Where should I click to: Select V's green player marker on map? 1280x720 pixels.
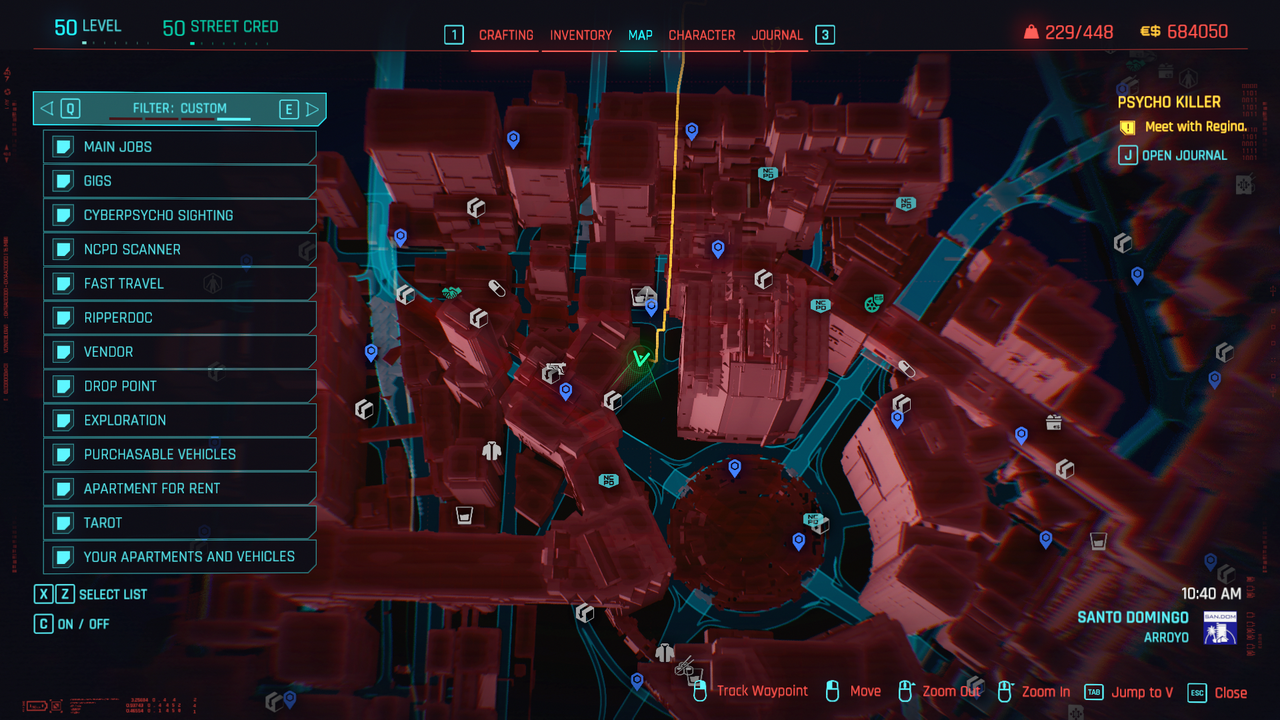[640, 358]
